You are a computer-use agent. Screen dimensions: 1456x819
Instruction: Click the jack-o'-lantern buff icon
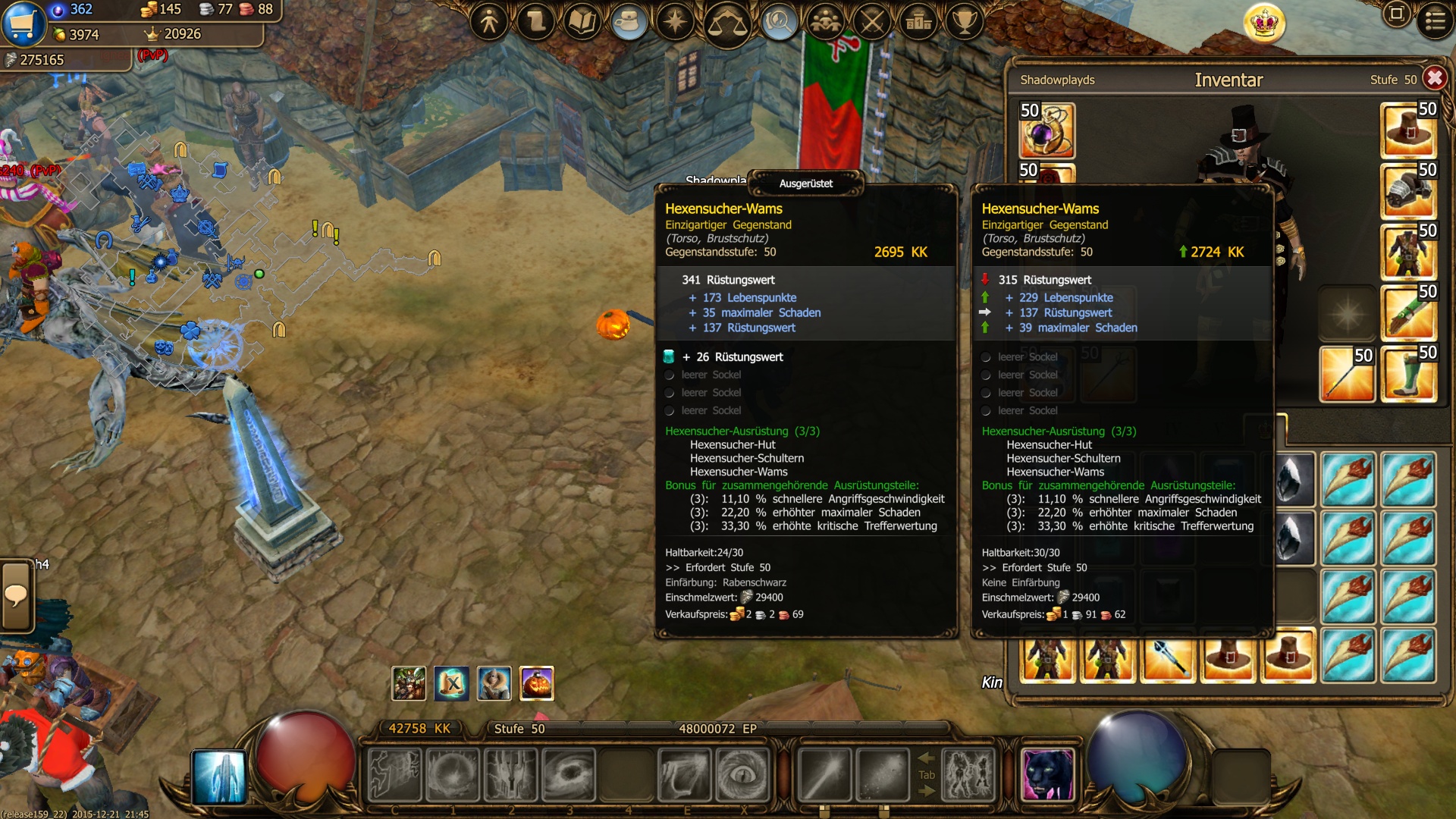(x=537, y=683)
